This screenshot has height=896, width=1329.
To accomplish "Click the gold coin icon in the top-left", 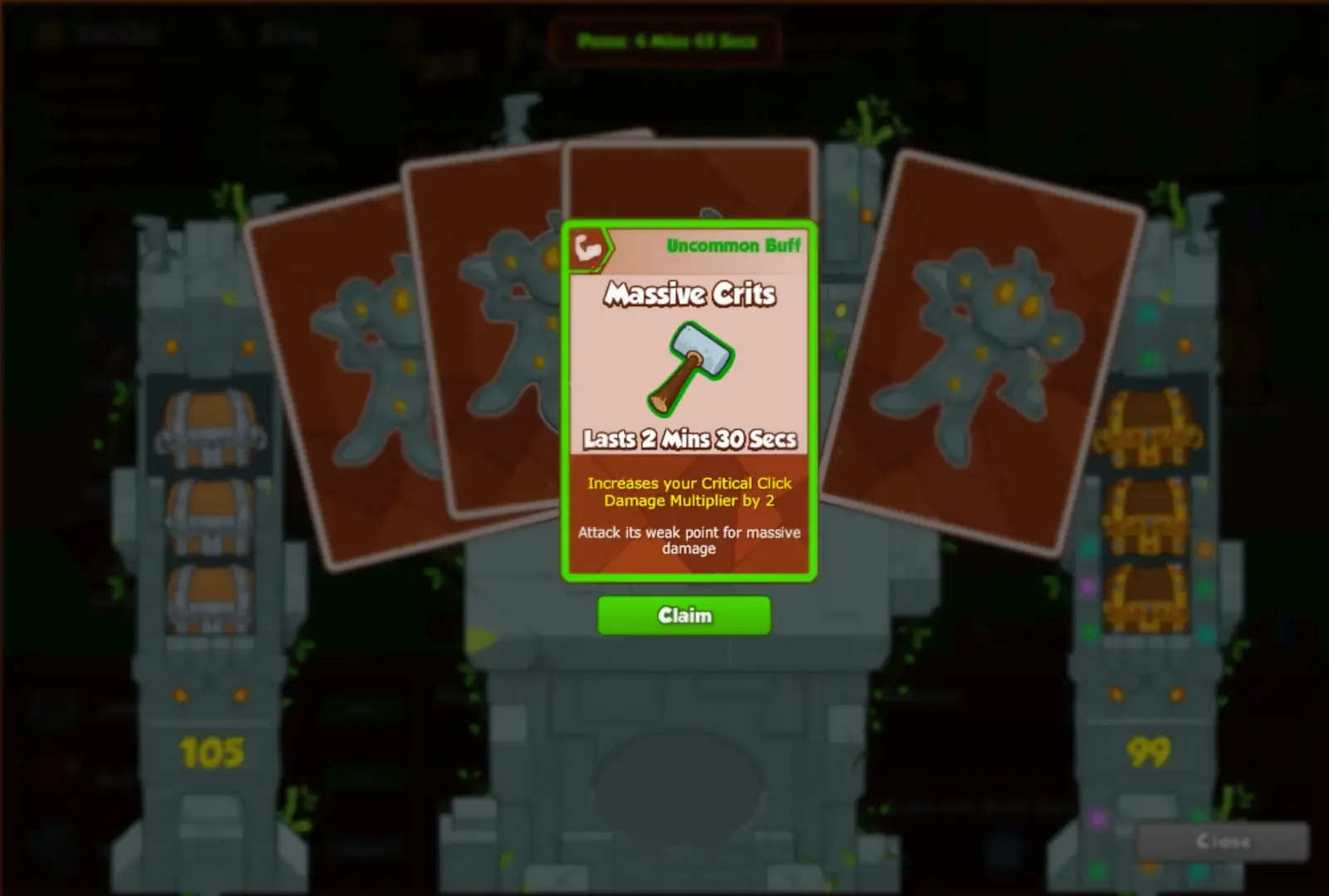I will (48, 32).
